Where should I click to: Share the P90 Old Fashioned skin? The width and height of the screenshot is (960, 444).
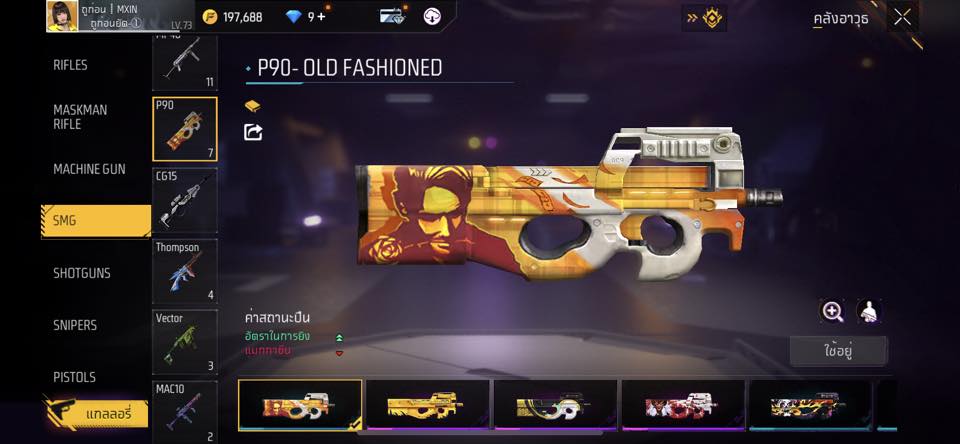[253, 132]
